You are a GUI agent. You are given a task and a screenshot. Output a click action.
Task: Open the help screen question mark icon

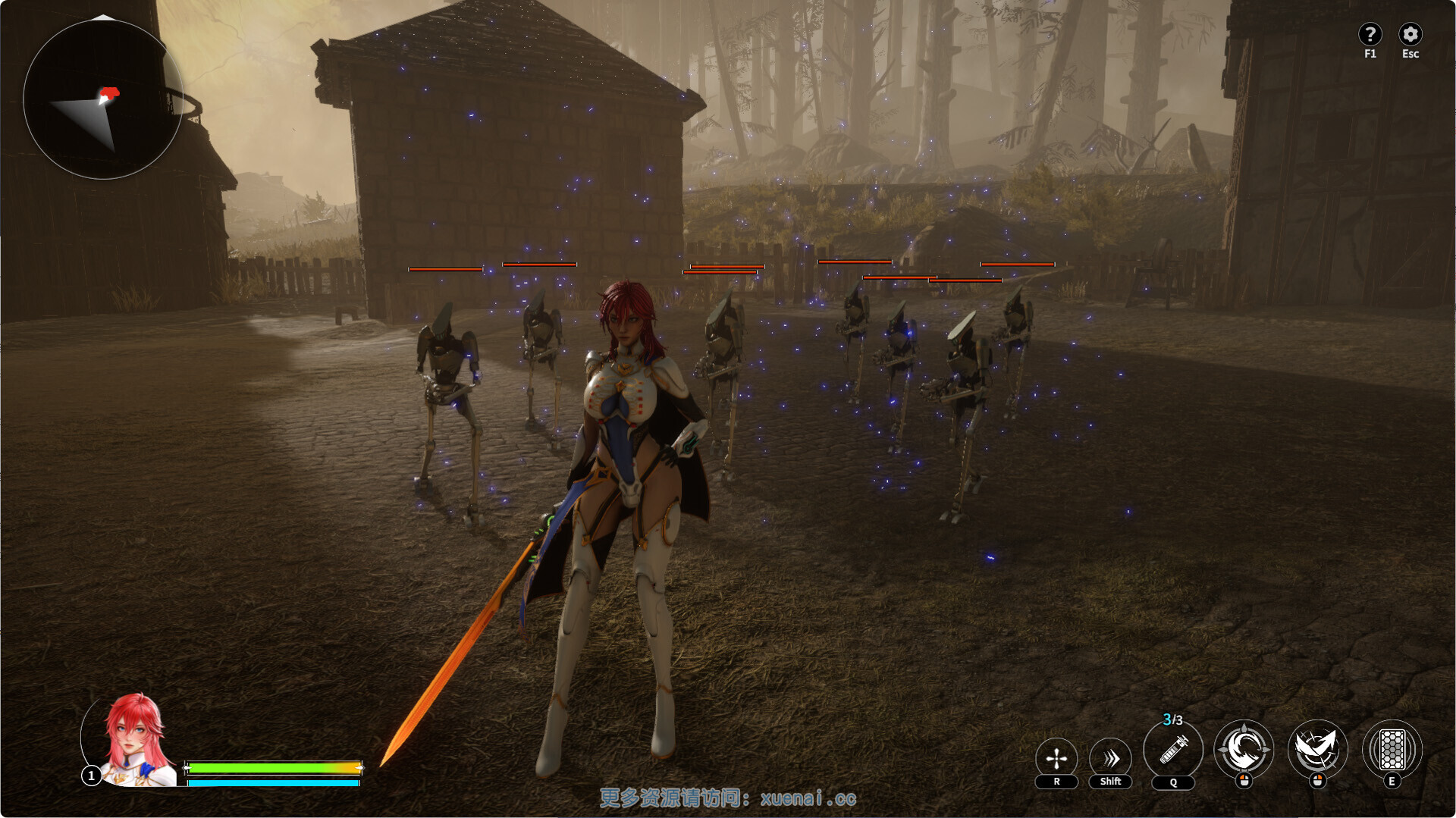coord(1369,34)
